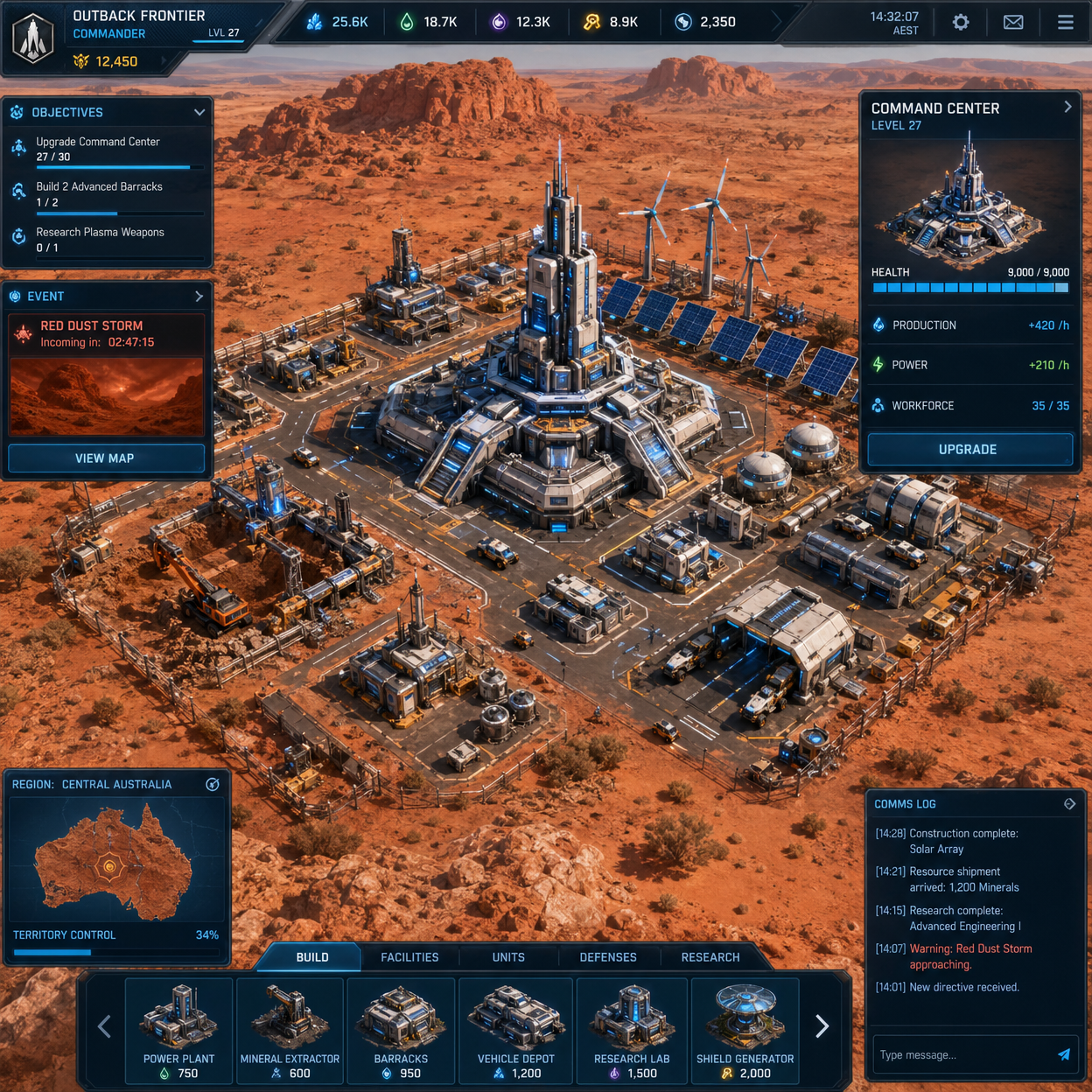Select the Mineral Extractor build card

[290, 1030]
